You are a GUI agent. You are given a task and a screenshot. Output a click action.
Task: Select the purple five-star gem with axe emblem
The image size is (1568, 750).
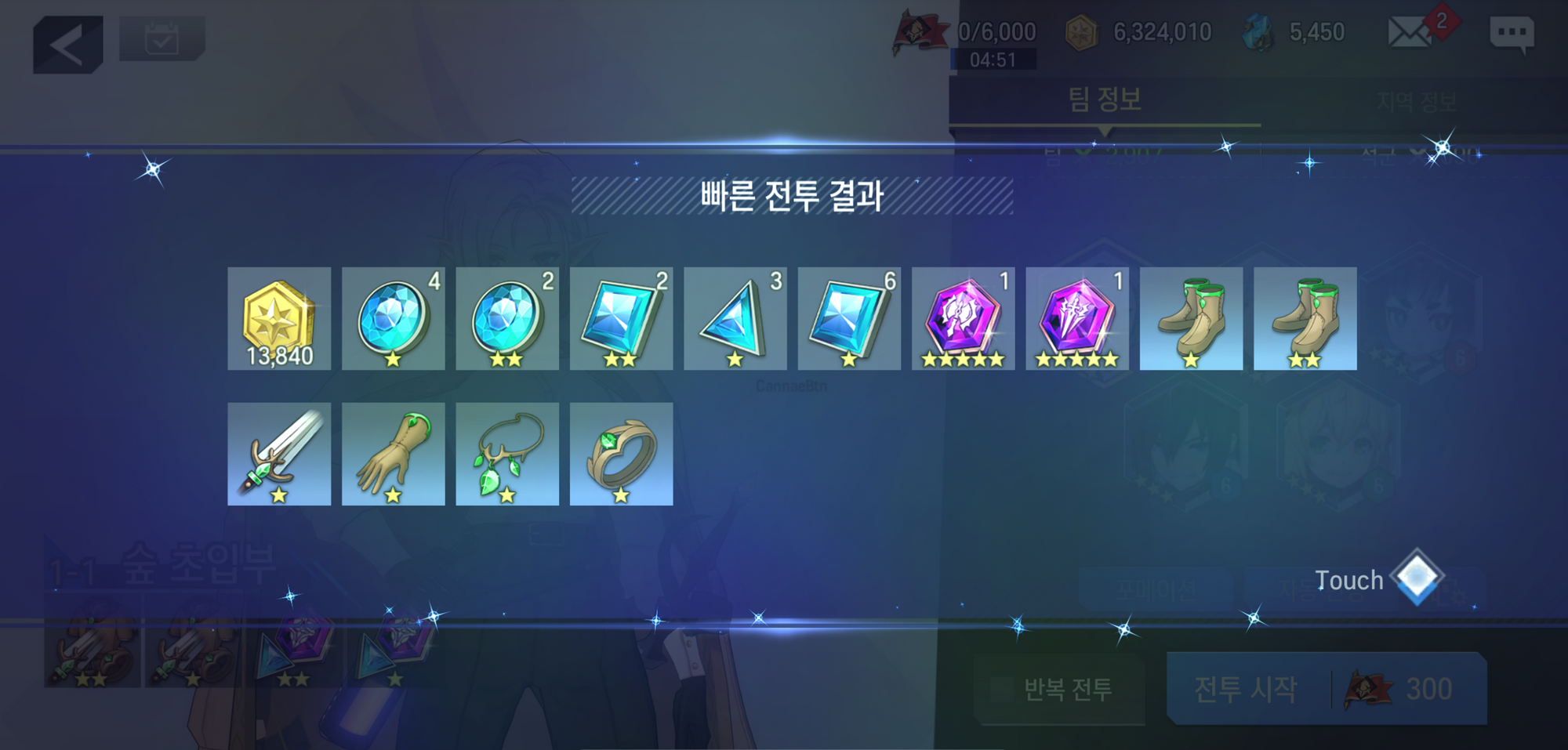[x=964, y=318]
